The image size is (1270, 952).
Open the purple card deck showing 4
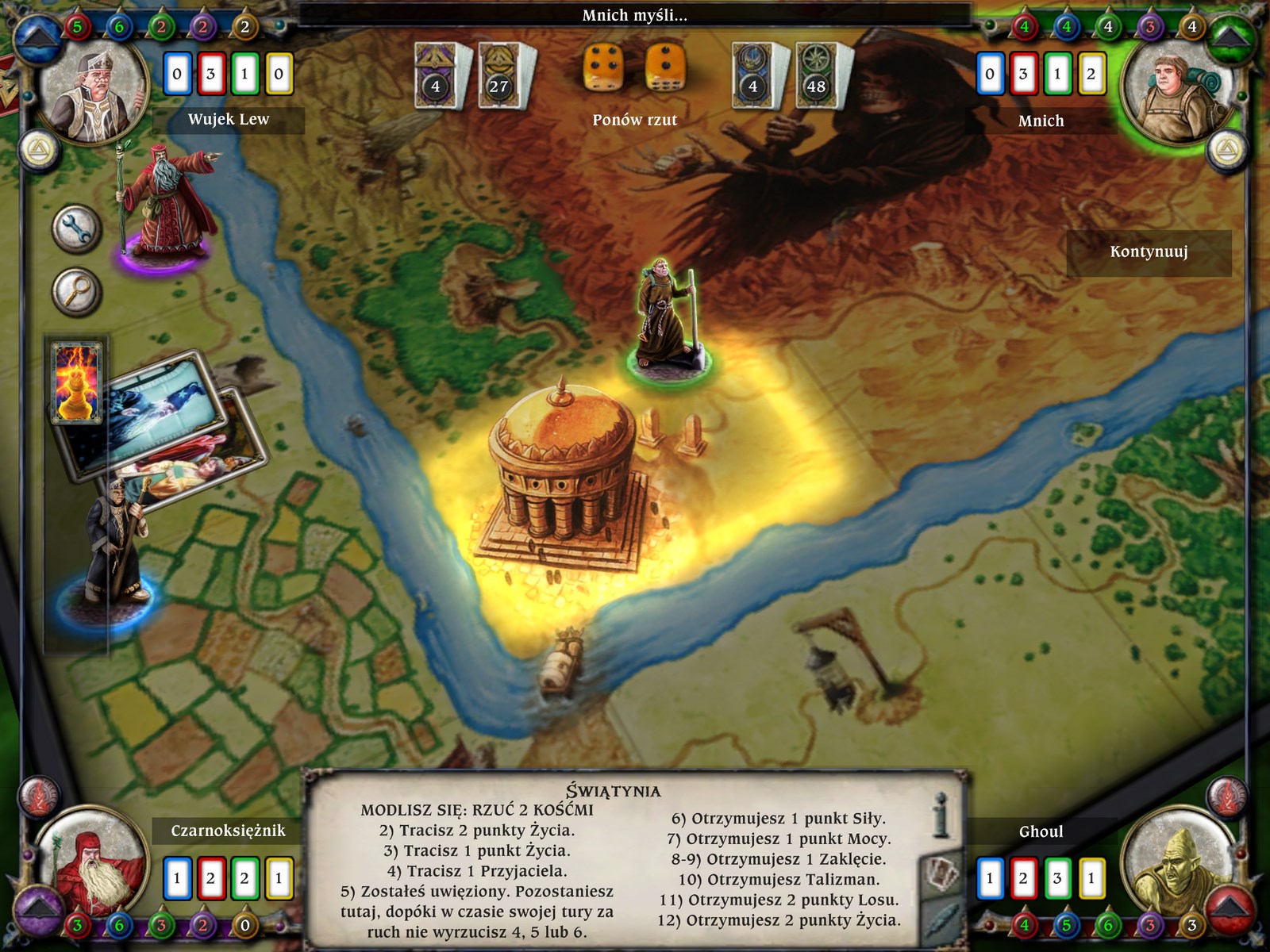[436, 76]
